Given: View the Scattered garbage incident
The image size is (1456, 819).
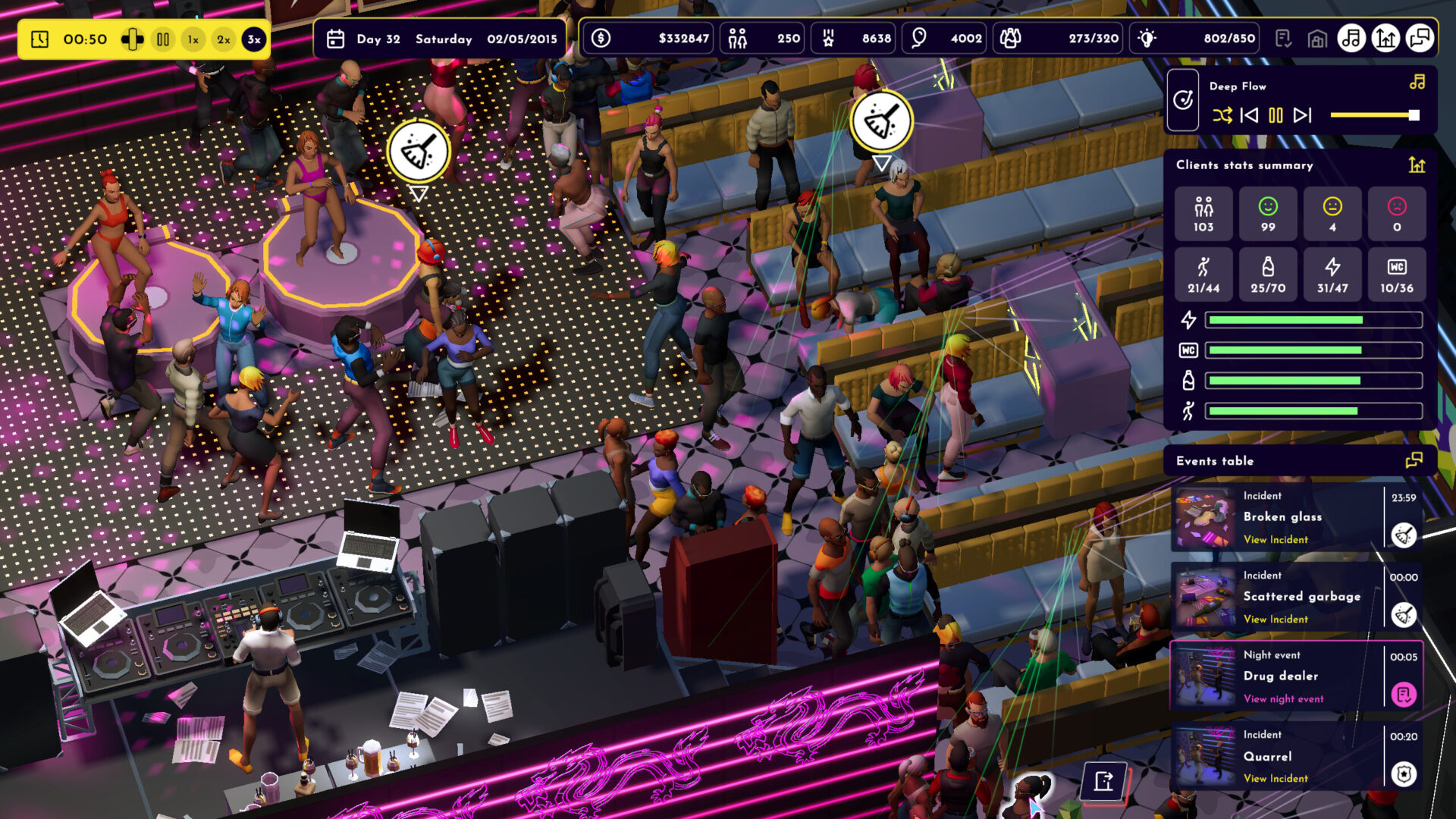Looking at the screenshot, I should [1276, 619].
